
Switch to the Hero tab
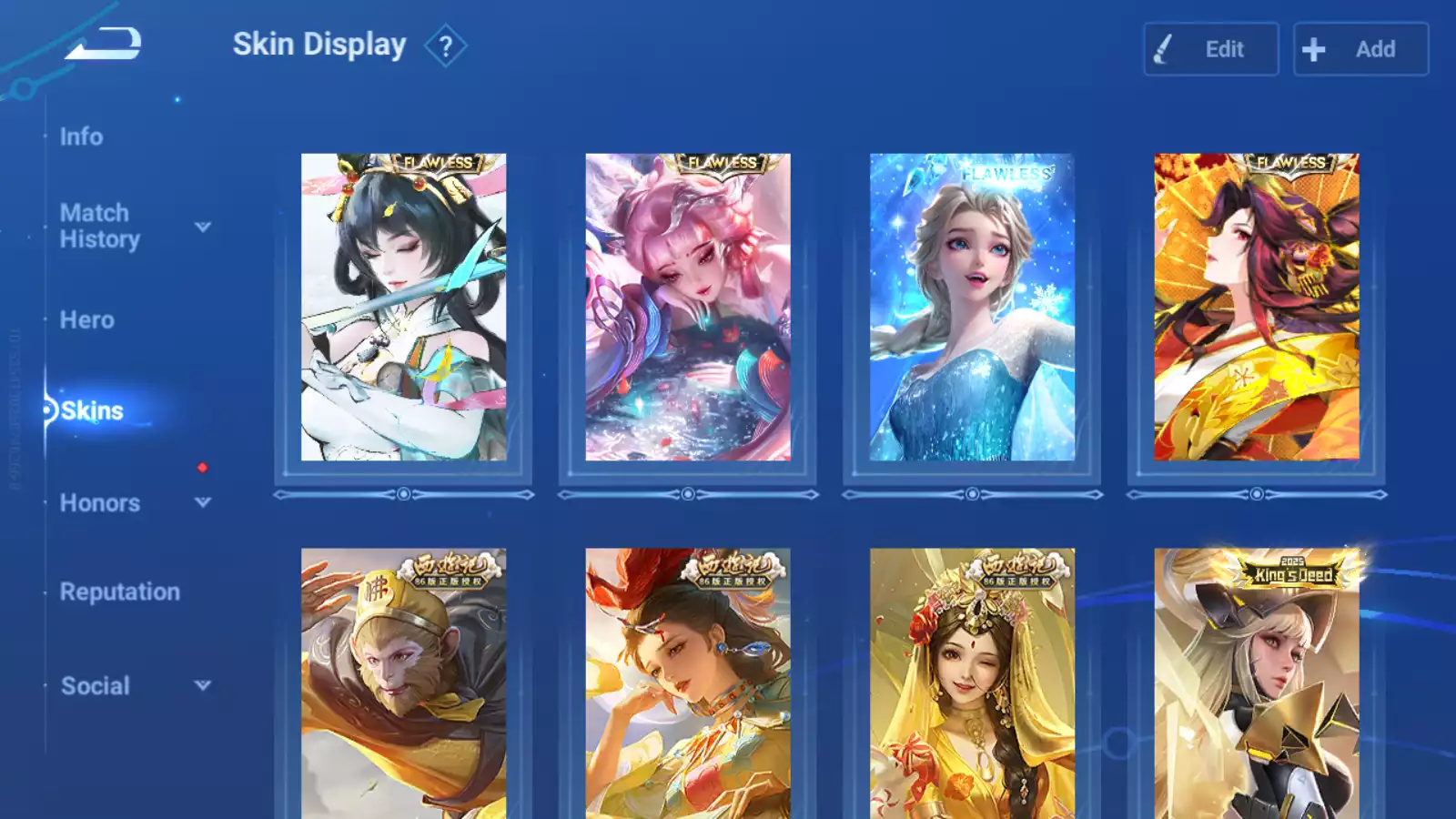pos(86,320)
